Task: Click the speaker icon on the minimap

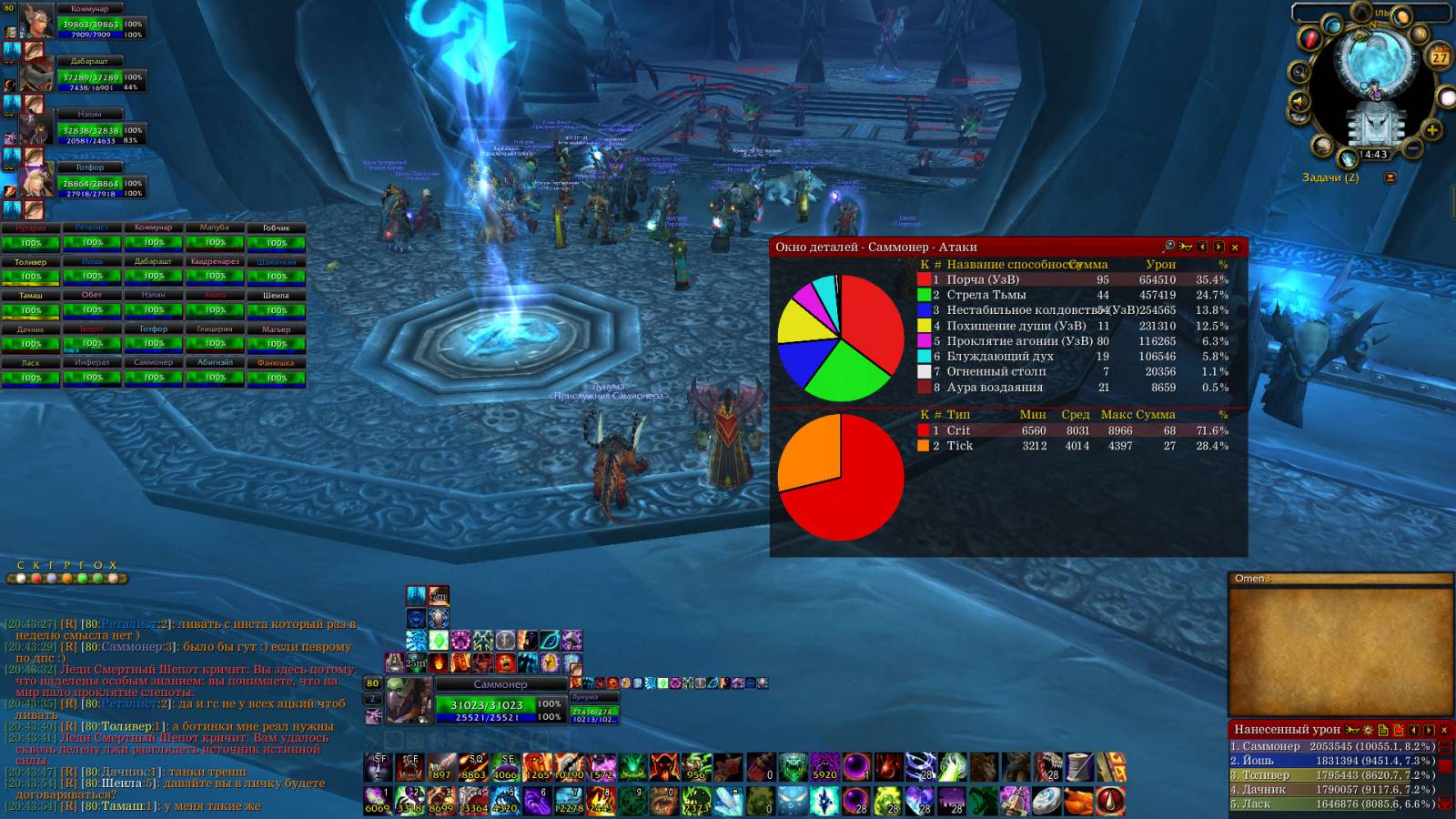Action: coord(1299,101)
